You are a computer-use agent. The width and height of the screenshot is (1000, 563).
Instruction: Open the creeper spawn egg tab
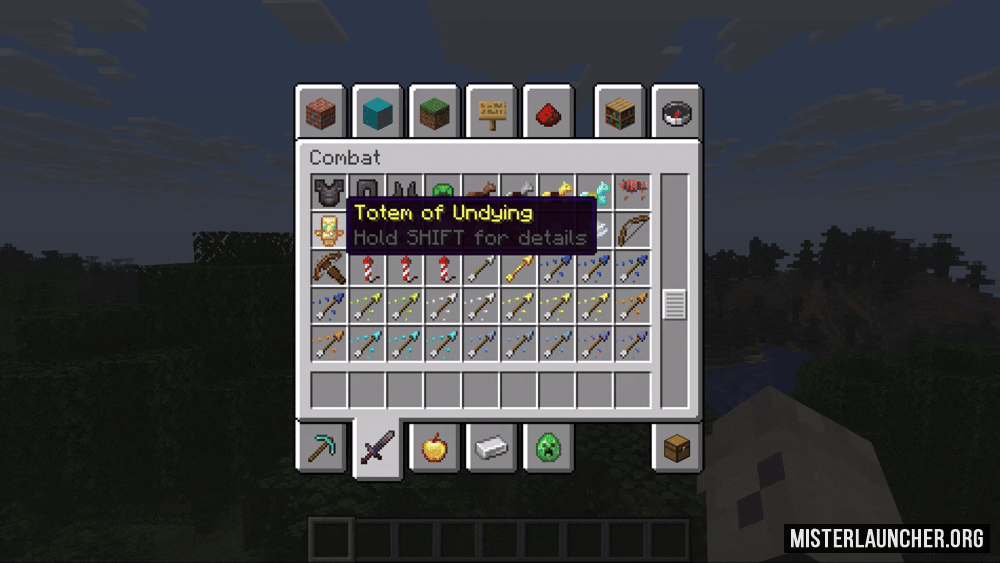coord(548,447)
